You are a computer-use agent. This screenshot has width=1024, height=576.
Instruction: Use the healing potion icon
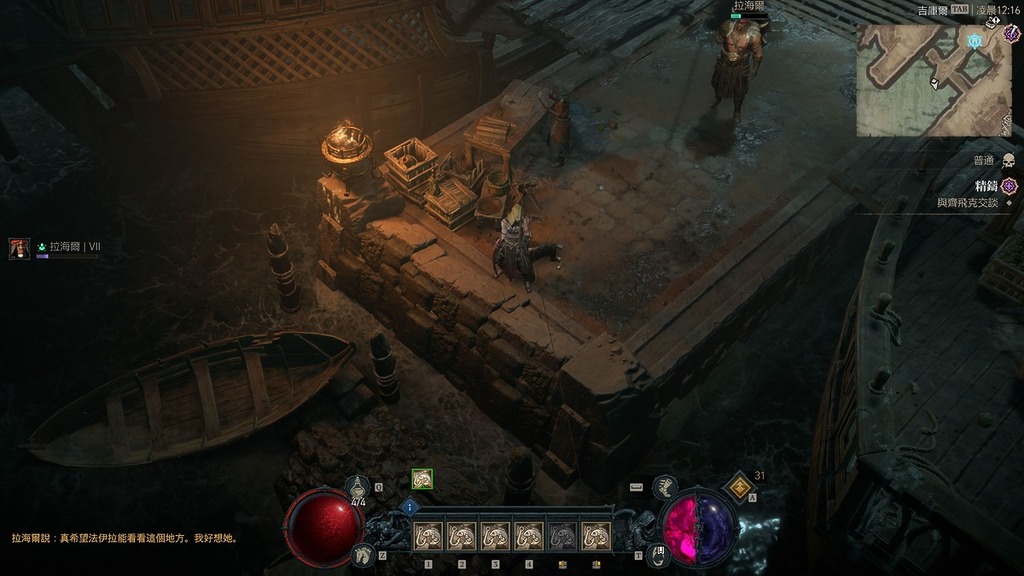[357, 488]
